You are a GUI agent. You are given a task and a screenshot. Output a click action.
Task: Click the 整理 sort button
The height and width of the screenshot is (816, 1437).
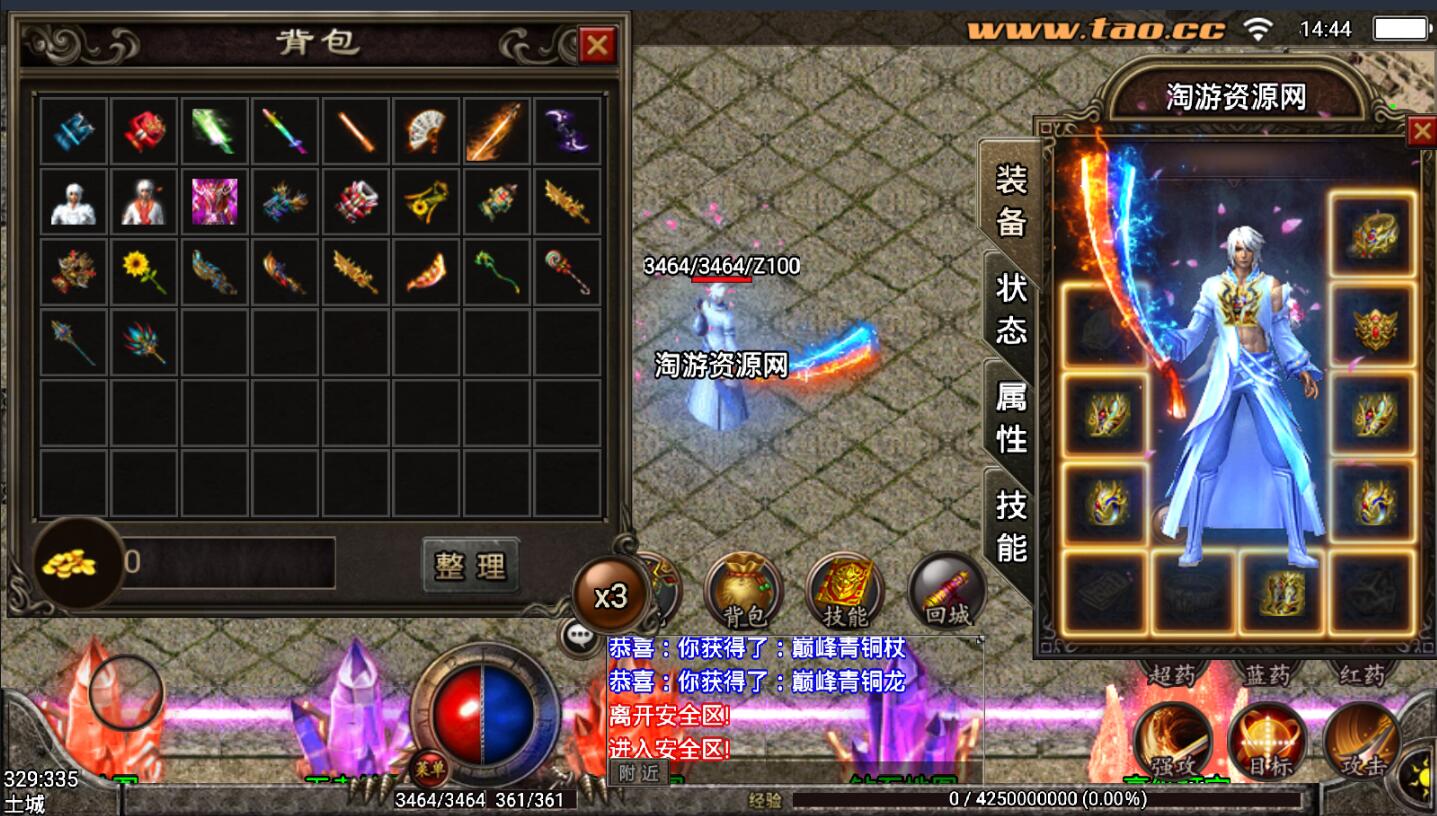click(470, 566)
